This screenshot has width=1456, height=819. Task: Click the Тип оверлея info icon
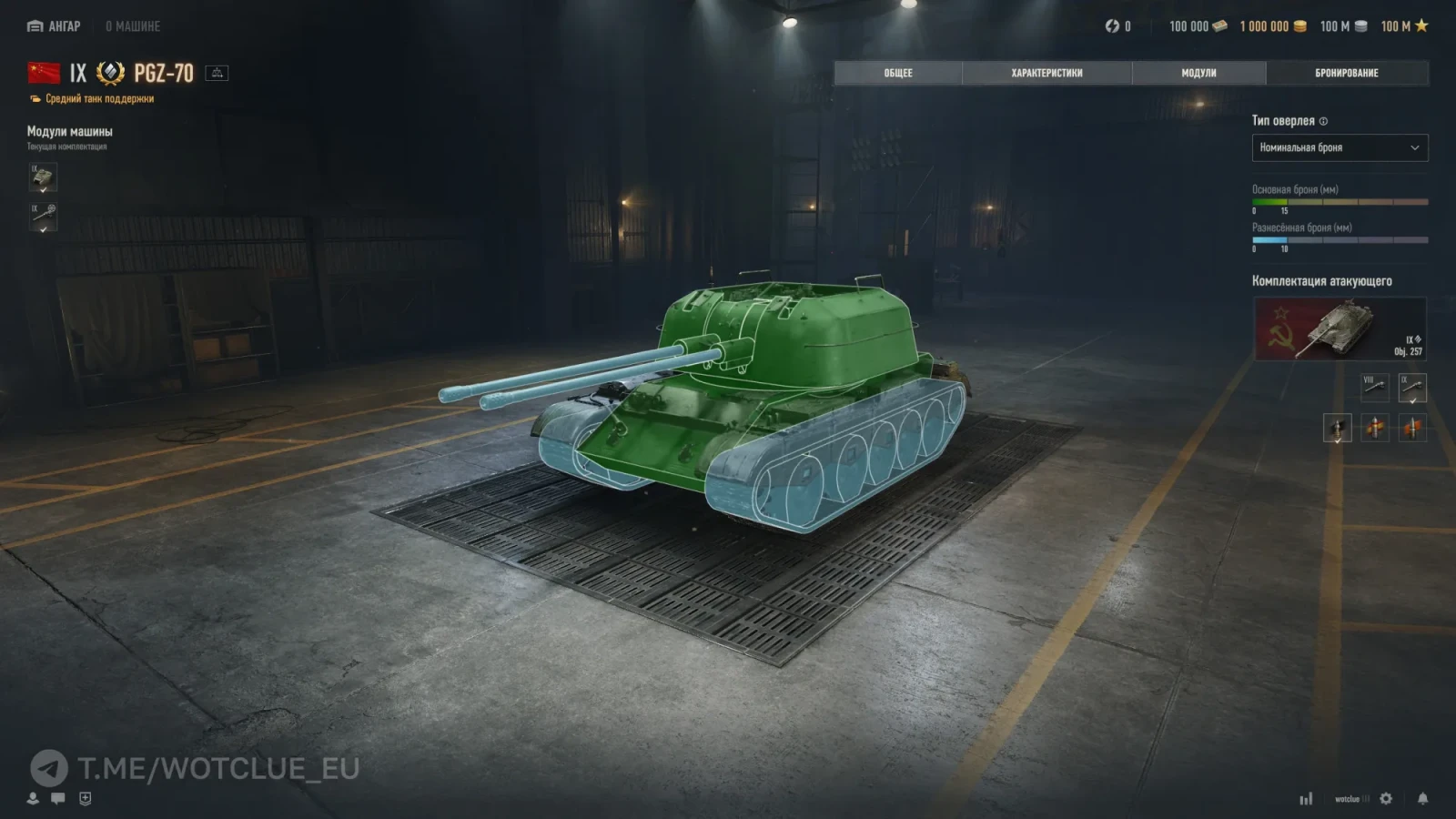[x=1323, y=121]
